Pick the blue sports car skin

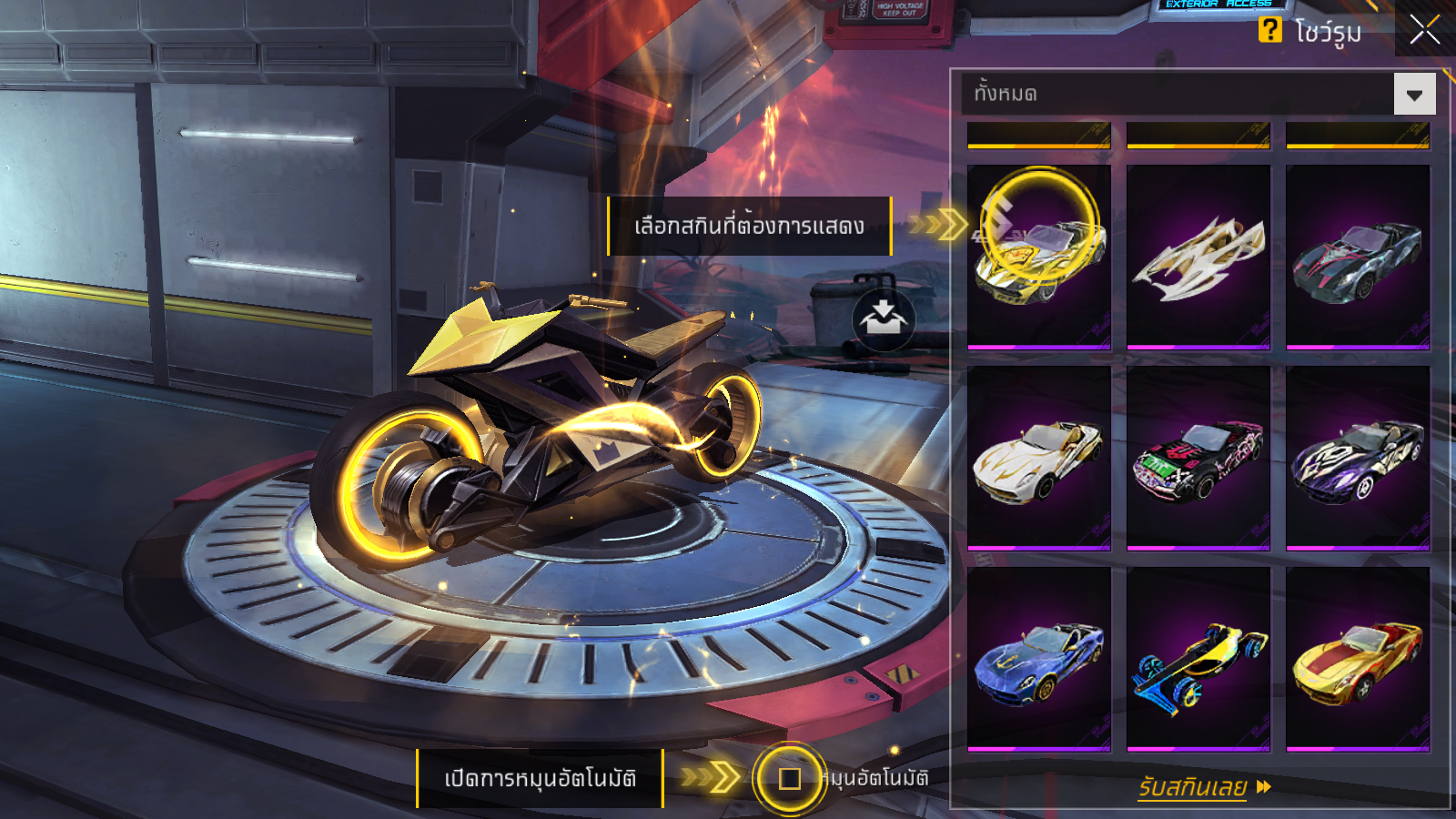pyautogui.click(x=1039, y=660)
